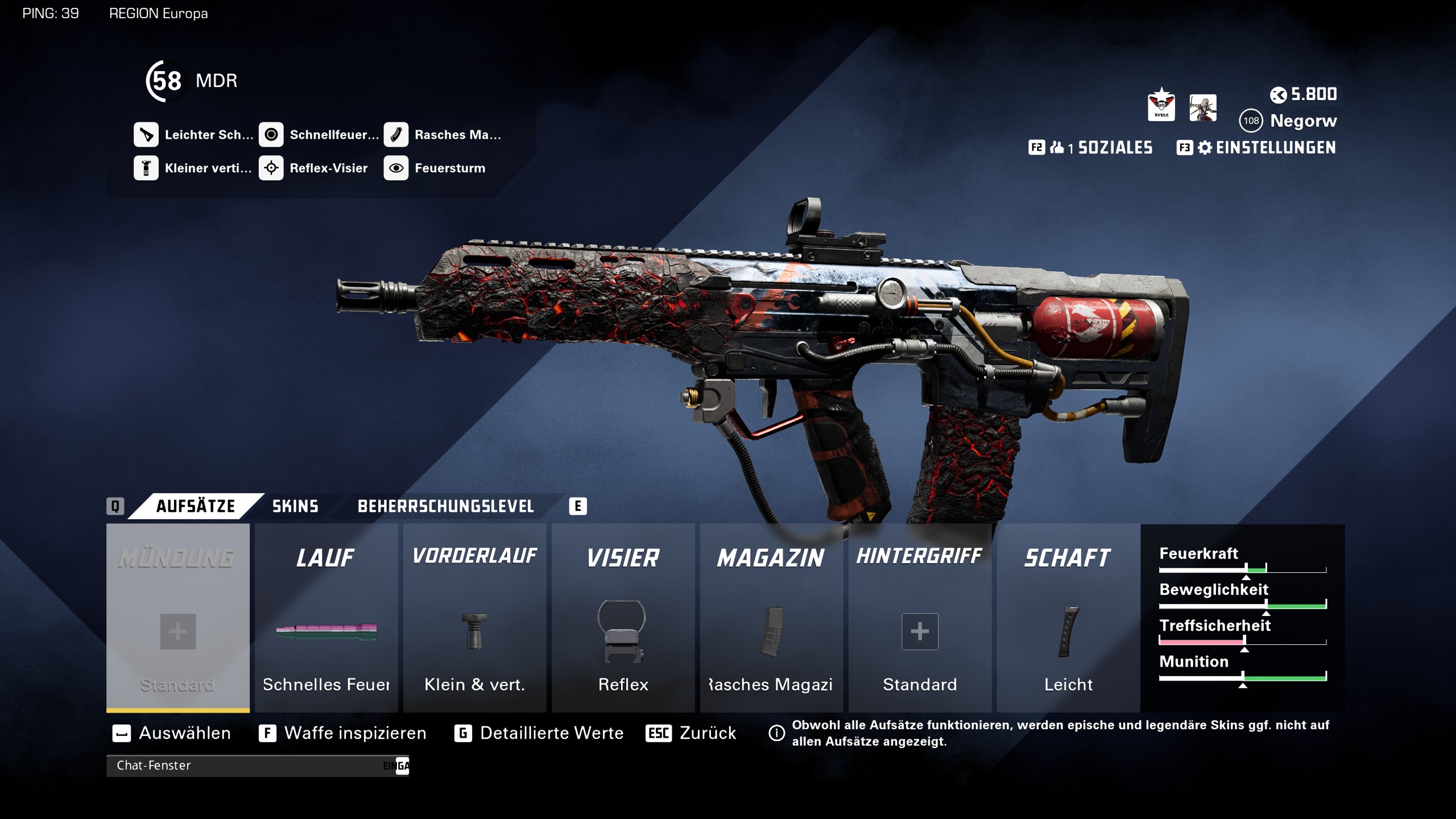Select the Magazin attachment slot

[772, 618]
